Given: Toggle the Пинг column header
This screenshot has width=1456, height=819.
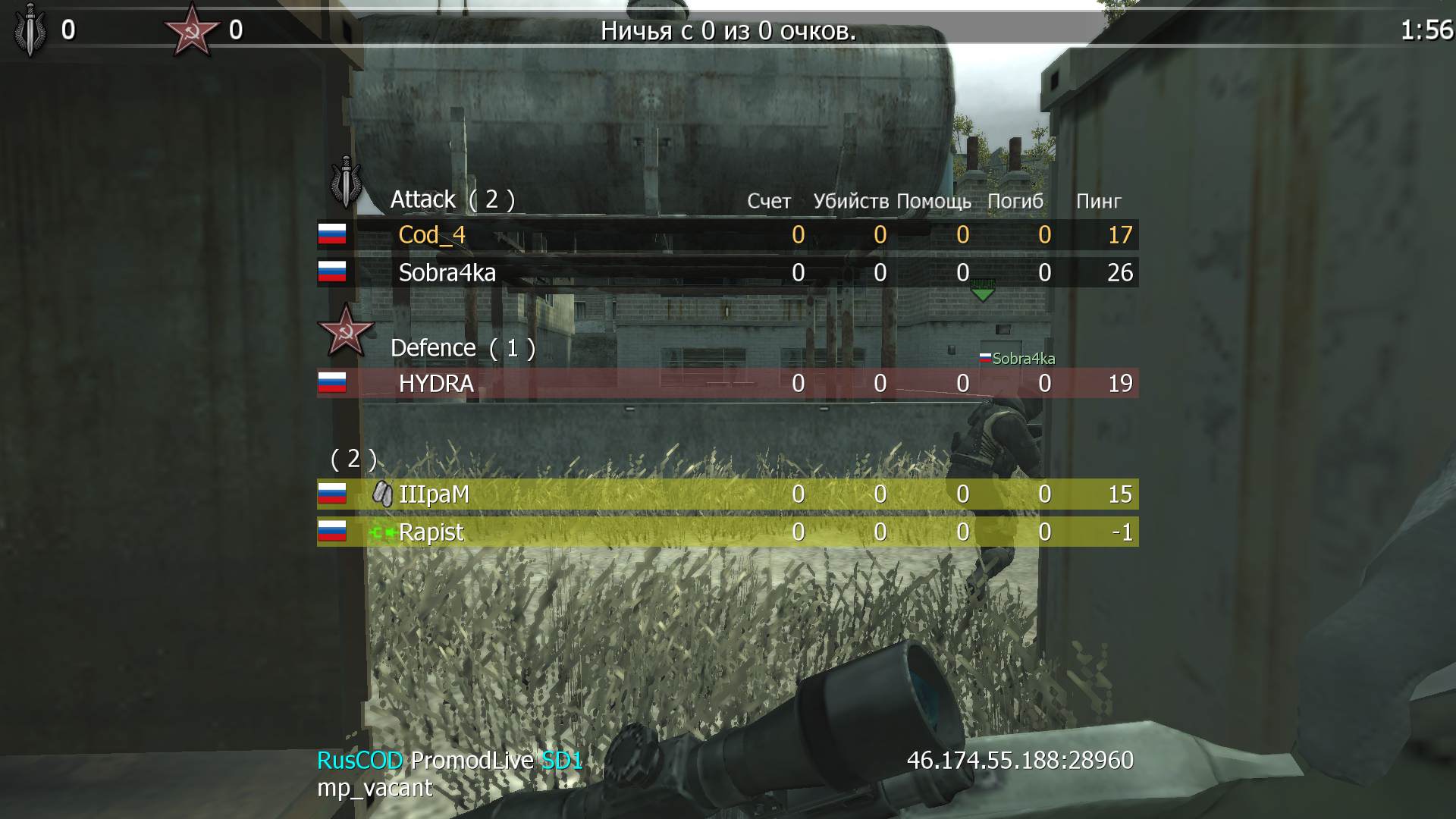Looking at the screenshot, I should (1097, 201).
